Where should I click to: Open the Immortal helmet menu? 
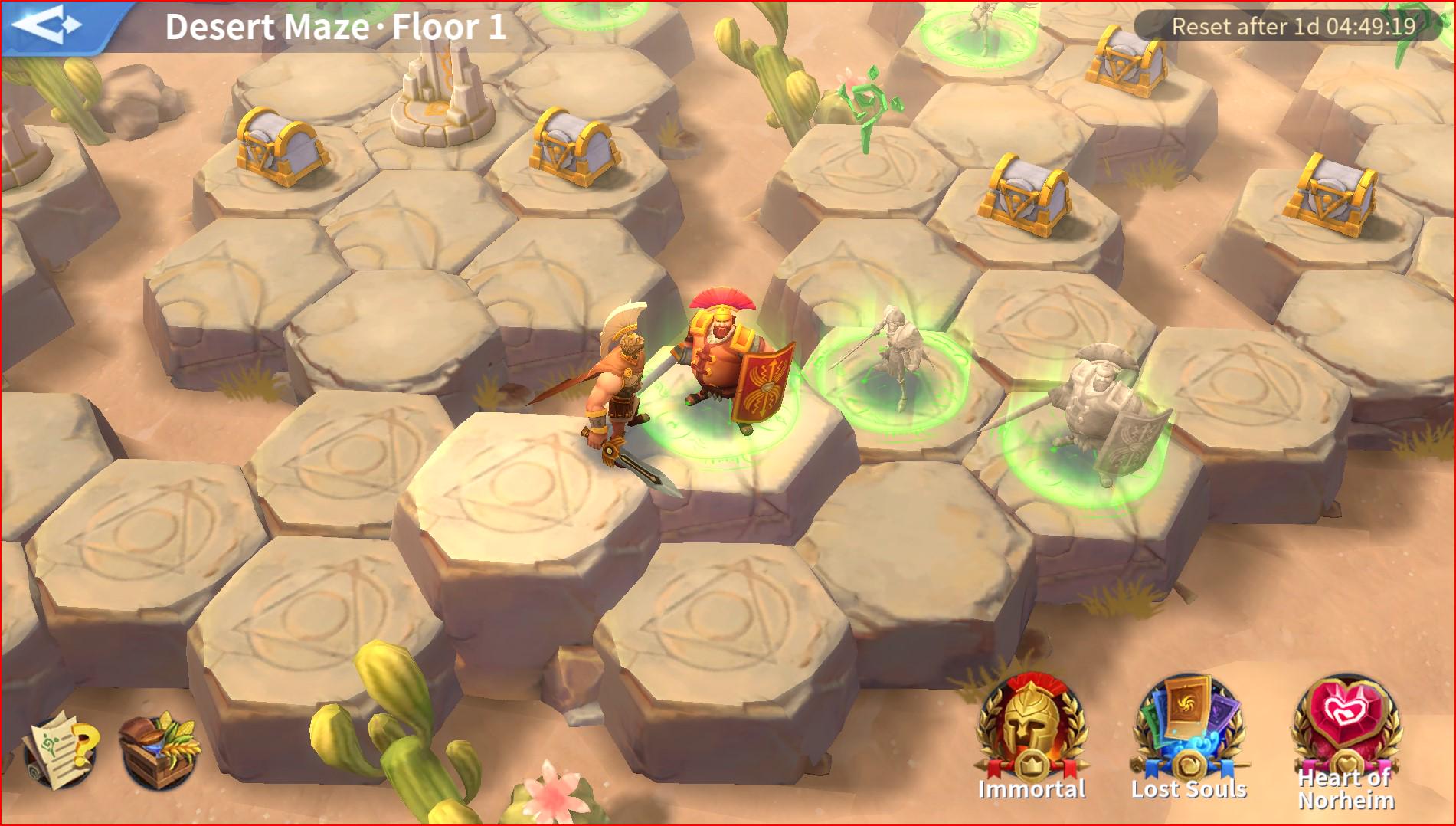point(1031,730)
